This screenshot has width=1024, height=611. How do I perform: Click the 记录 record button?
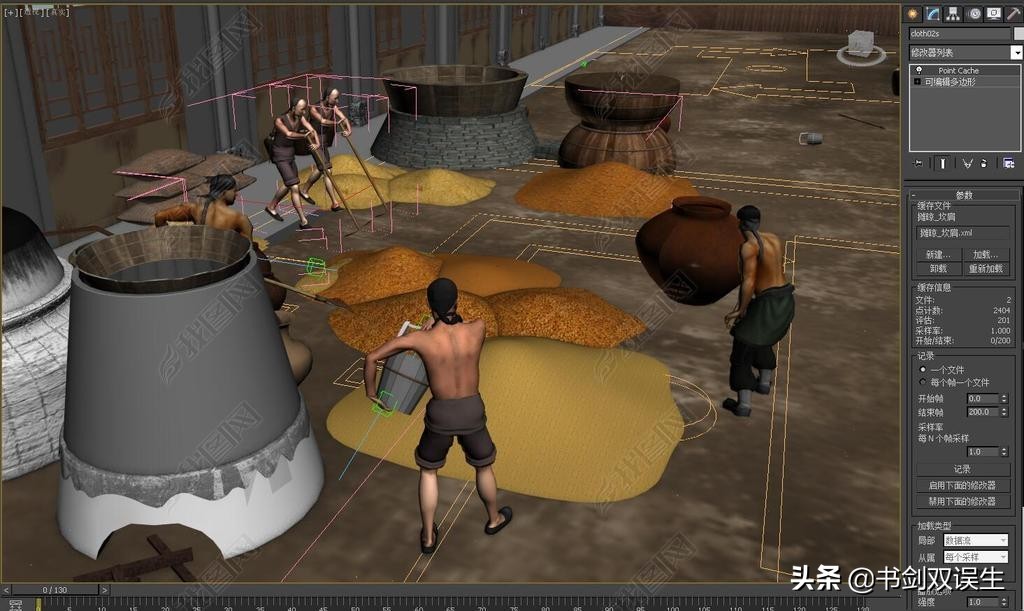point(962,468)
